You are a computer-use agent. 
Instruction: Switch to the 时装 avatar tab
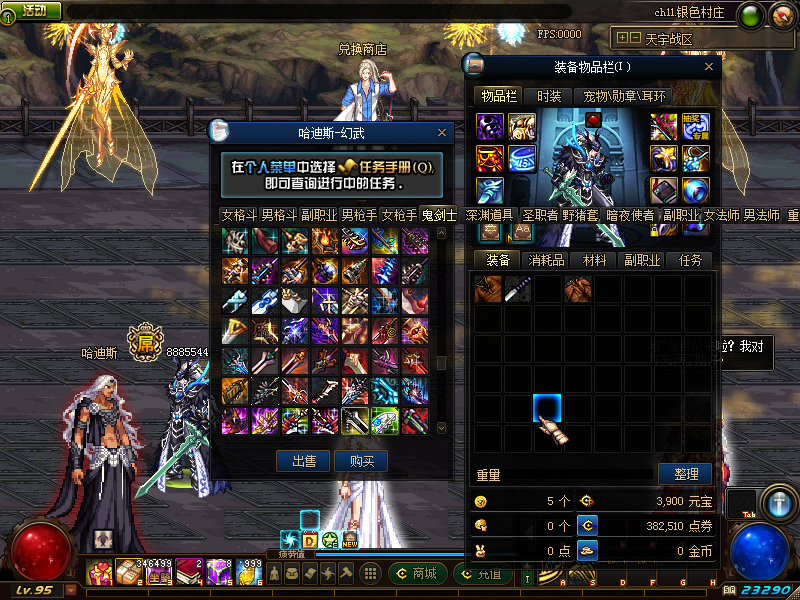[x=548, y=96]
